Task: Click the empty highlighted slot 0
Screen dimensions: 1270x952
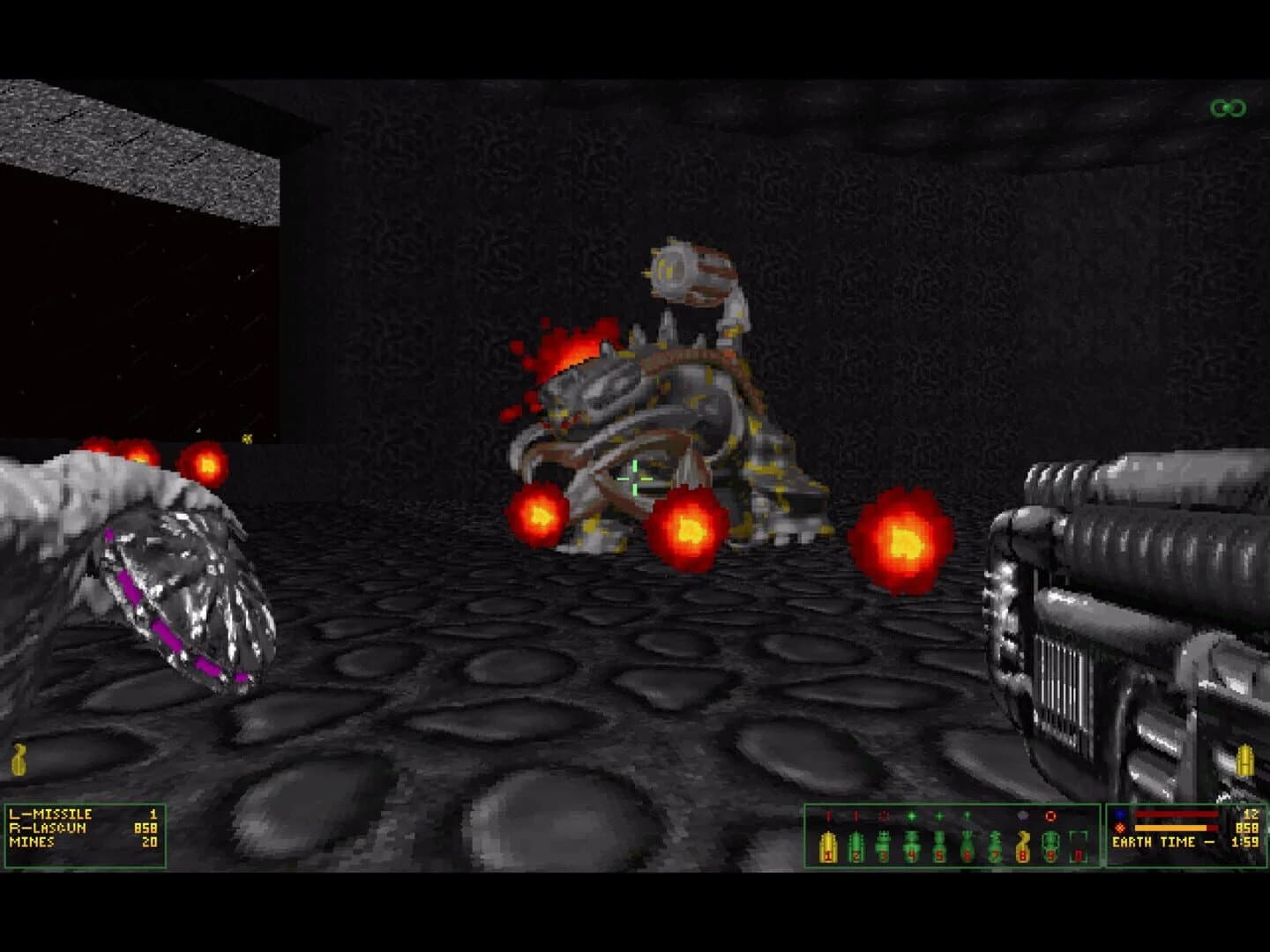Action: click(x=1078, y=844)
